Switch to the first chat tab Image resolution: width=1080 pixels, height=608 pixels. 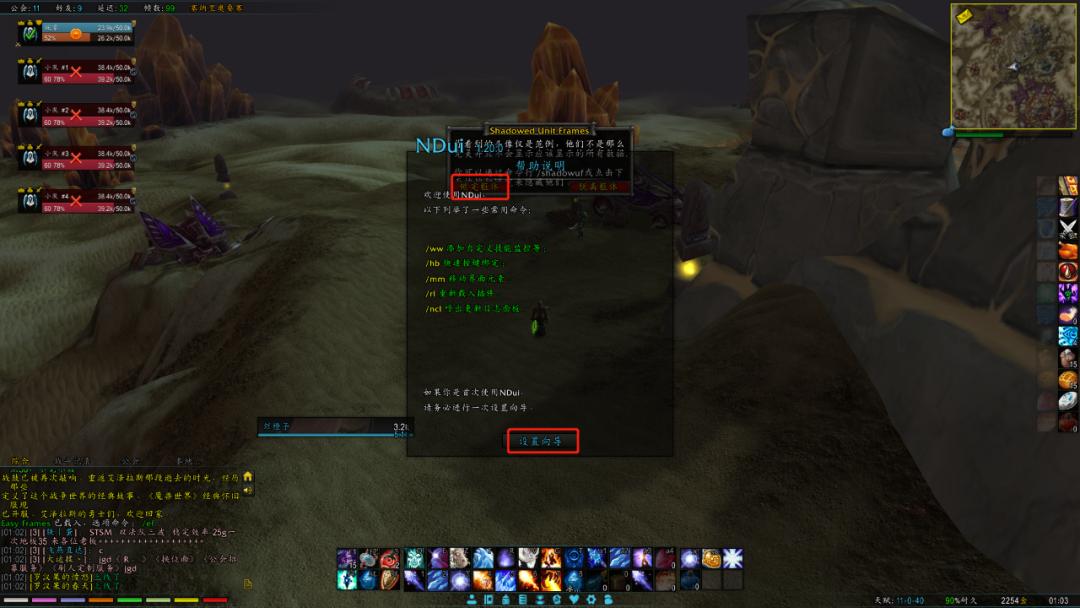click(20, 461)
